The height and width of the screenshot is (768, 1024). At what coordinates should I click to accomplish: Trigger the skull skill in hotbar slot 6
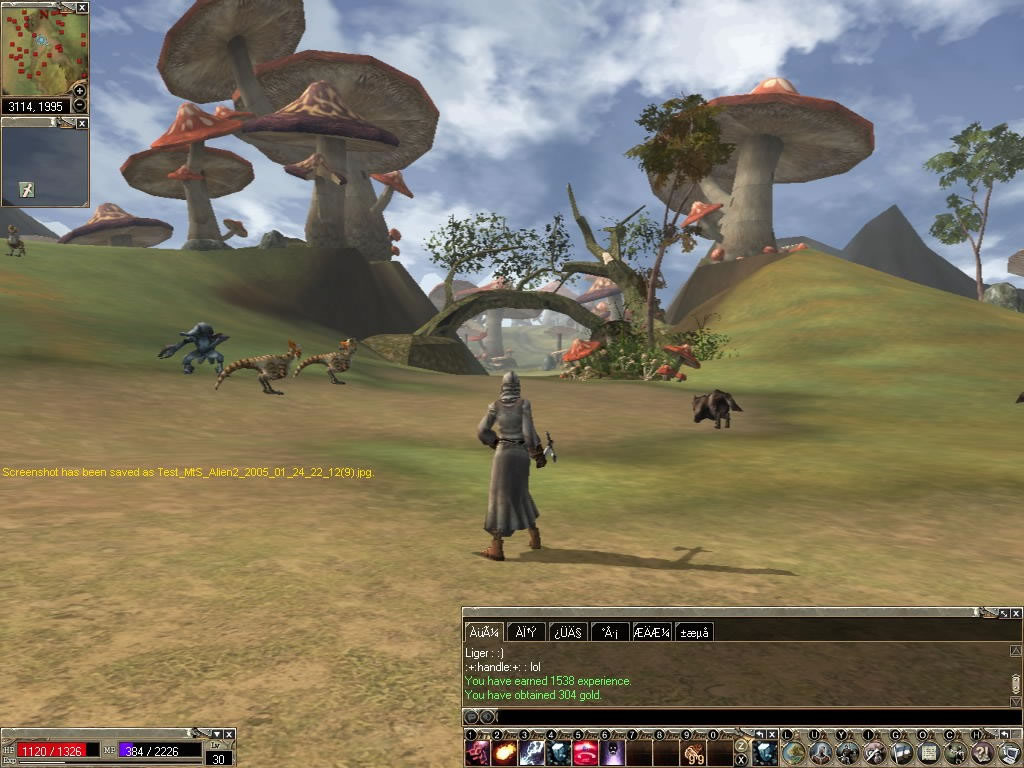point(612,753)
